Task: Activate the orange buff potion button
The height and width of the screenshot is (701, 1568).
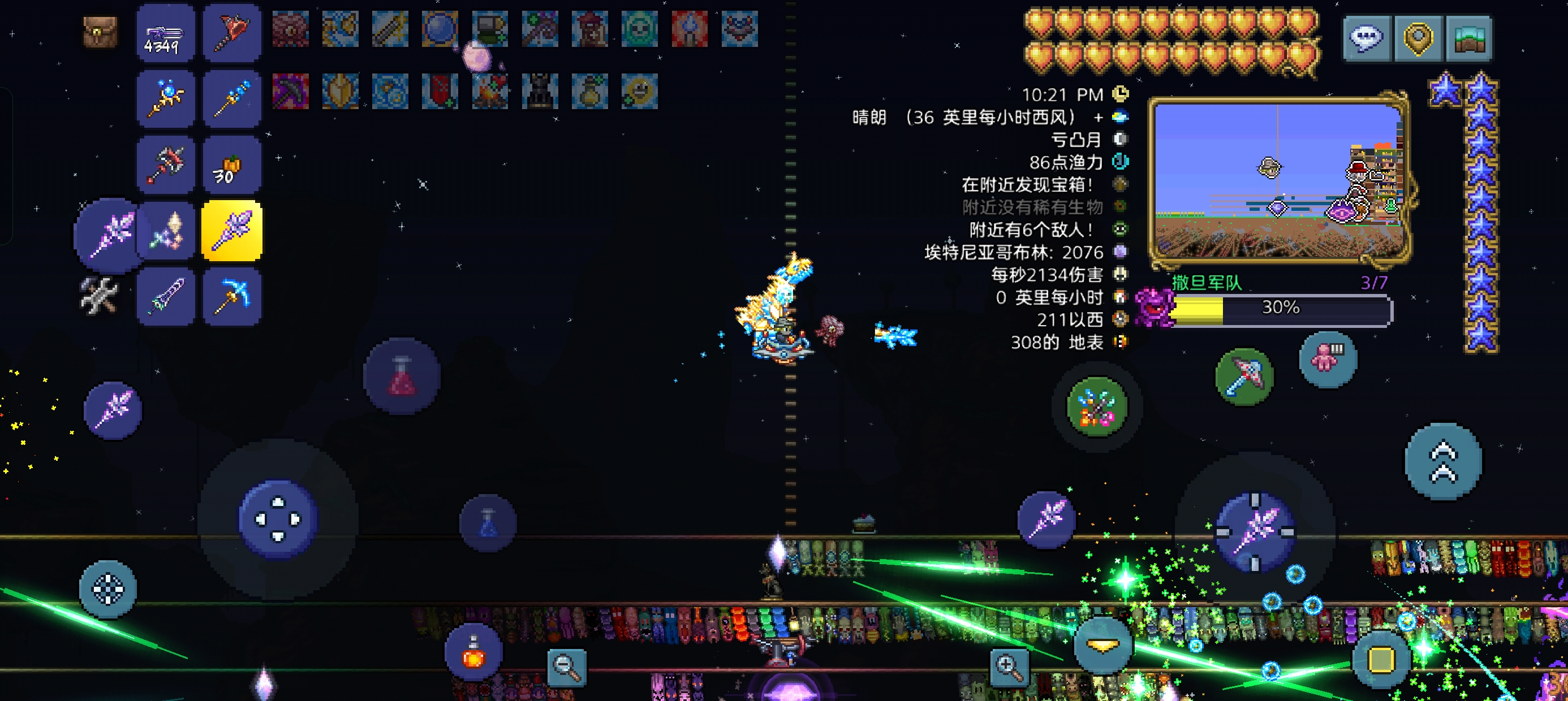Action: 473,653
